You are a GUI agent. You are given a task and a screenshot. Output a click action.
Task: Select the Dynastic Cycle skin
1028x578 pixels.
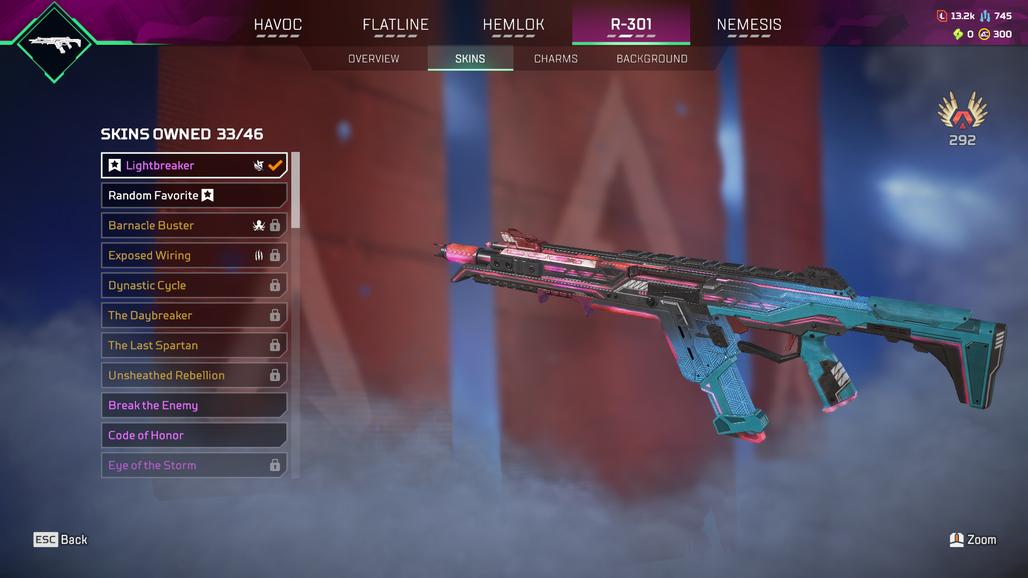click(194, 285)
